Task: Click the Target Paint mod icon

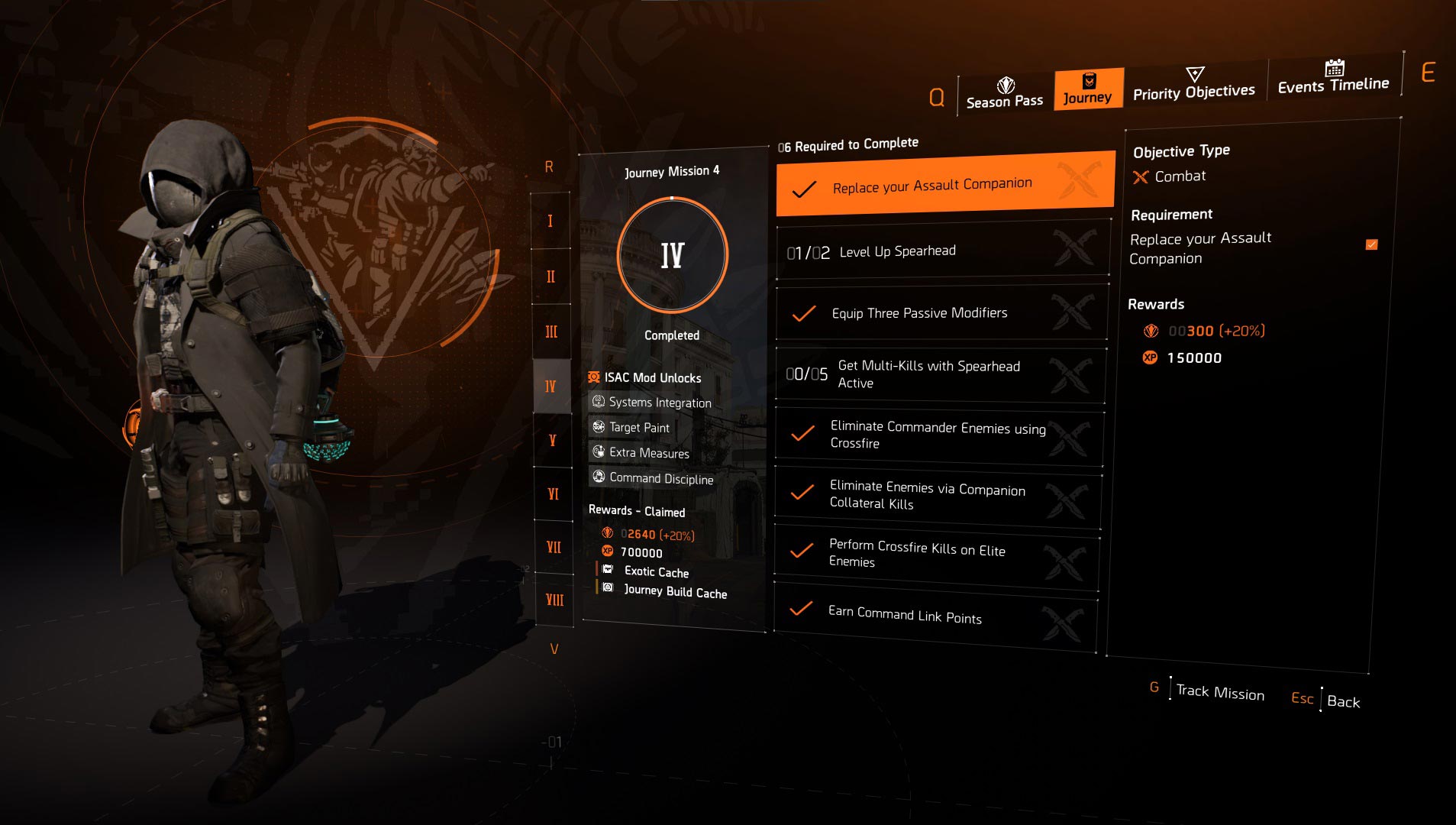Action: tap(599, 428)
